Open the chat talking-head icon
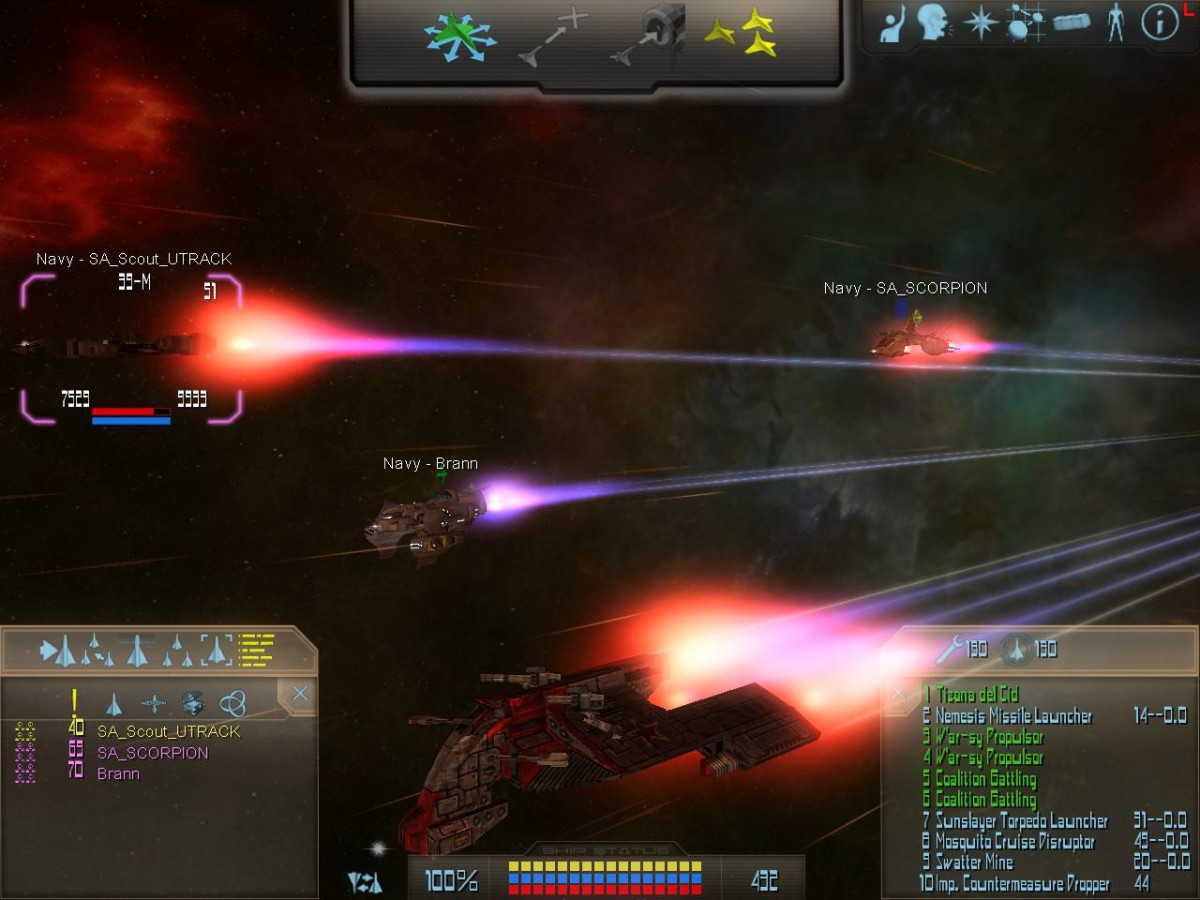This screenshot has width=1200, height=900. point(933,22)
